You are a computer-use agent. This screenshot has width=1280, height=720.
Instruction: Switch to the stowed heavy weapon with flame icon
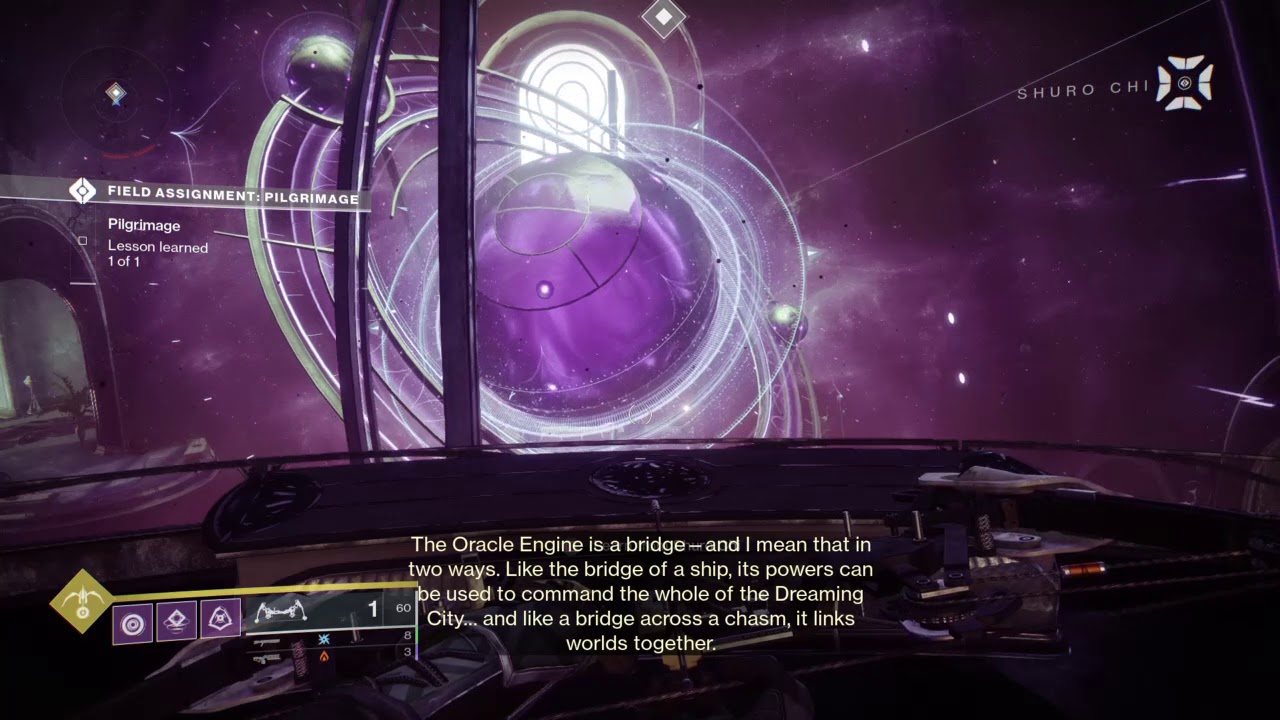(323, 656)
